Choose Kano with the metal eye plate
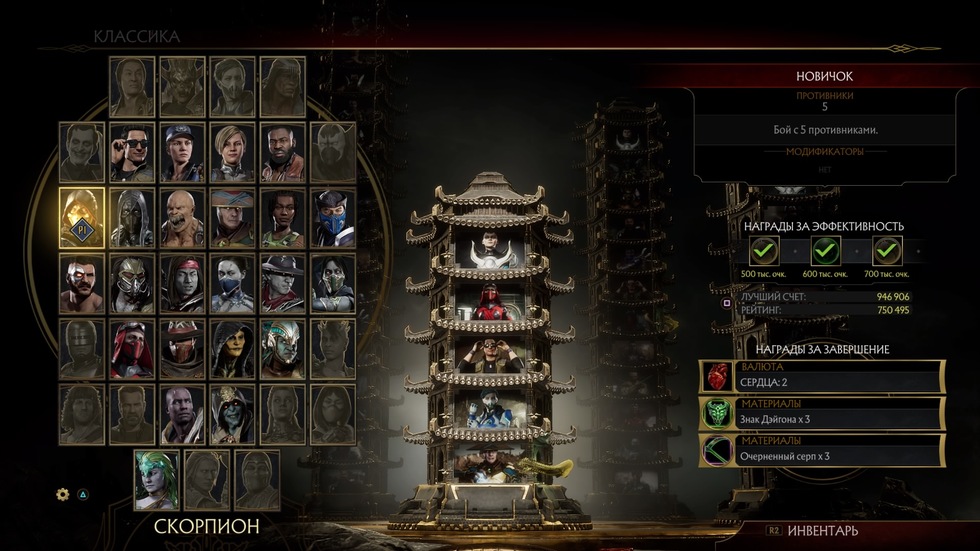 tap(81, 281)
